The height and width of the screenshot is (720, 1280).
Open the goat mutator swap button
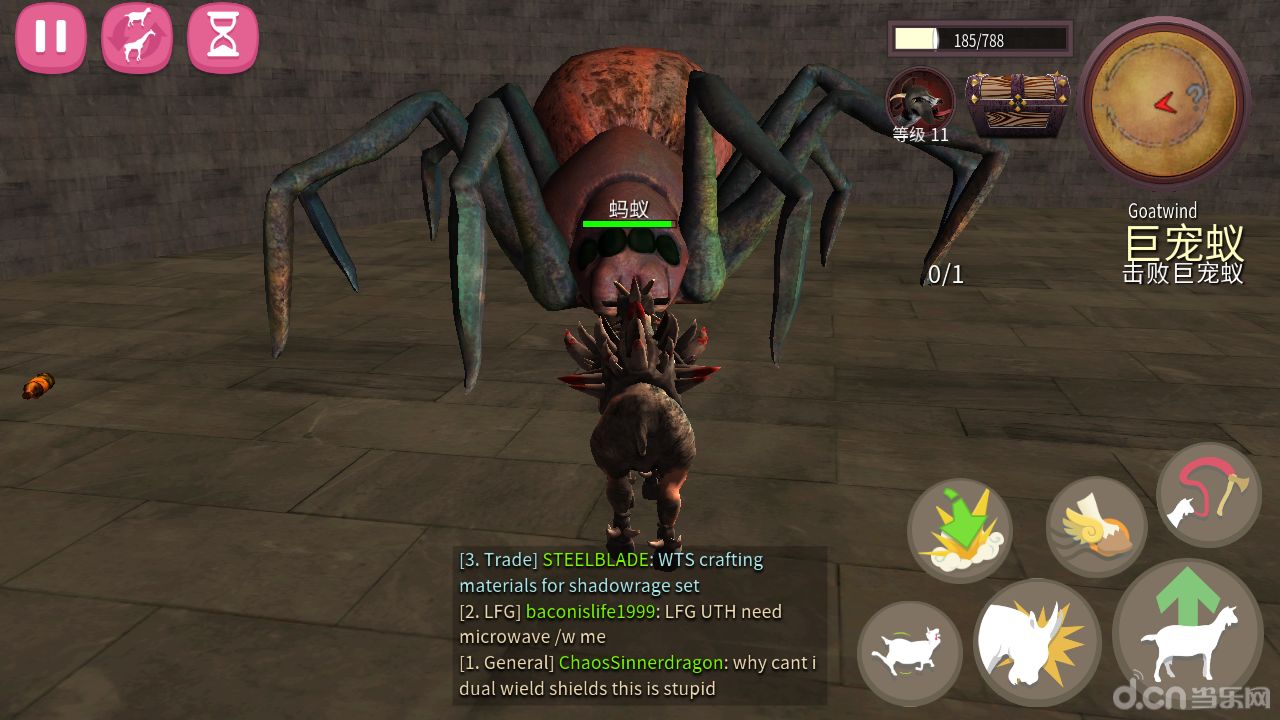click(x=137, y=38)
